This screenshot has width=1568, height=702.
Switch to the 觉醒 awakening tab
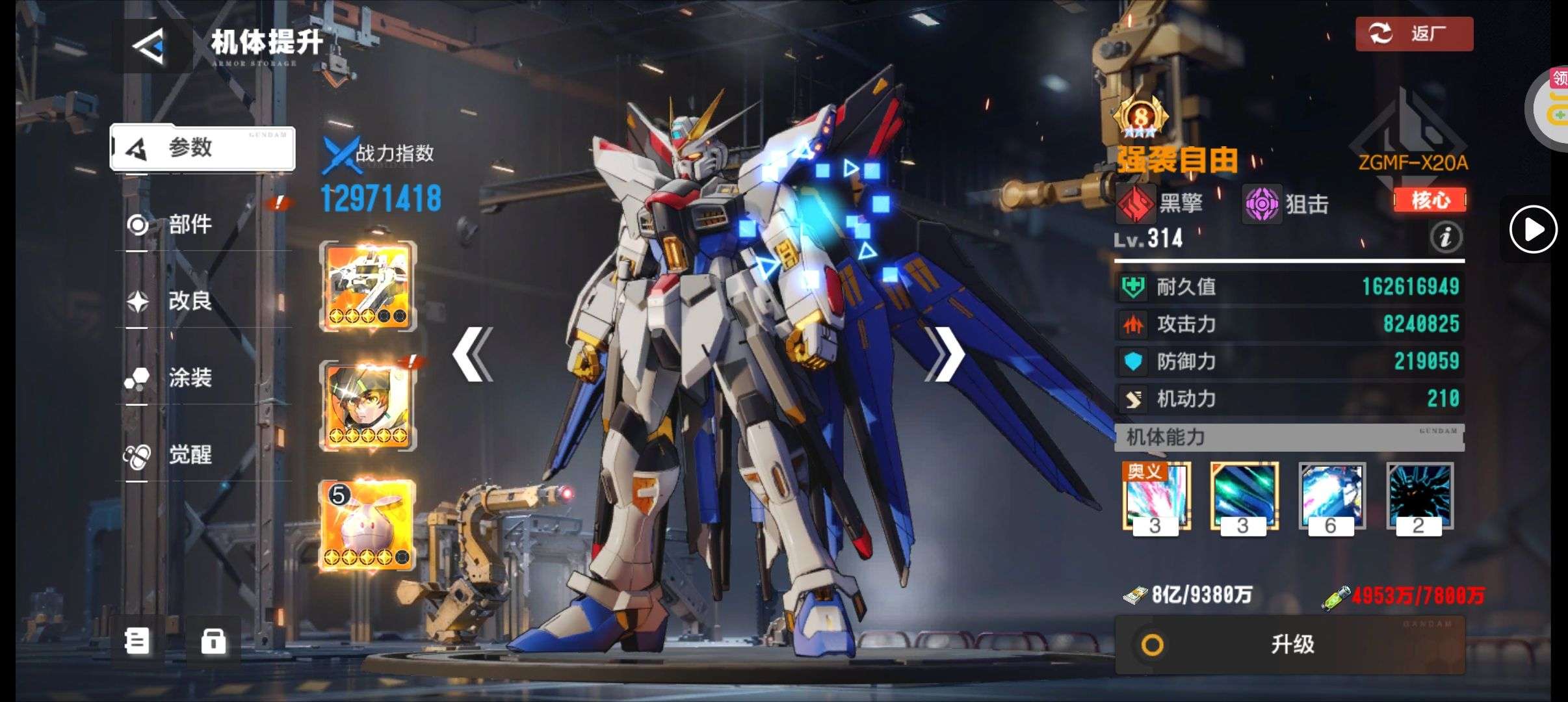tap(189, 454)
